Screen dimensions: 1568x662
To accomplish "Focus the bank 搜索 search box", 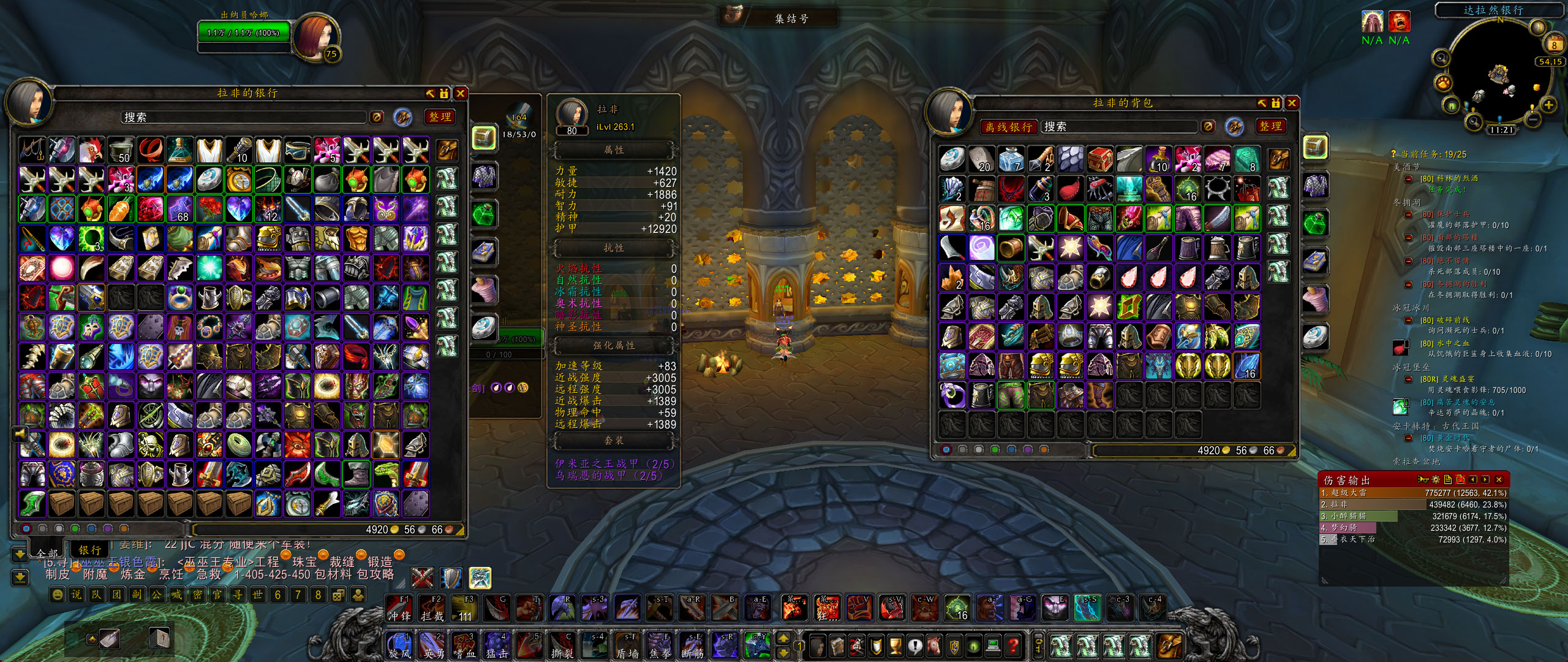I will (245, 117).
